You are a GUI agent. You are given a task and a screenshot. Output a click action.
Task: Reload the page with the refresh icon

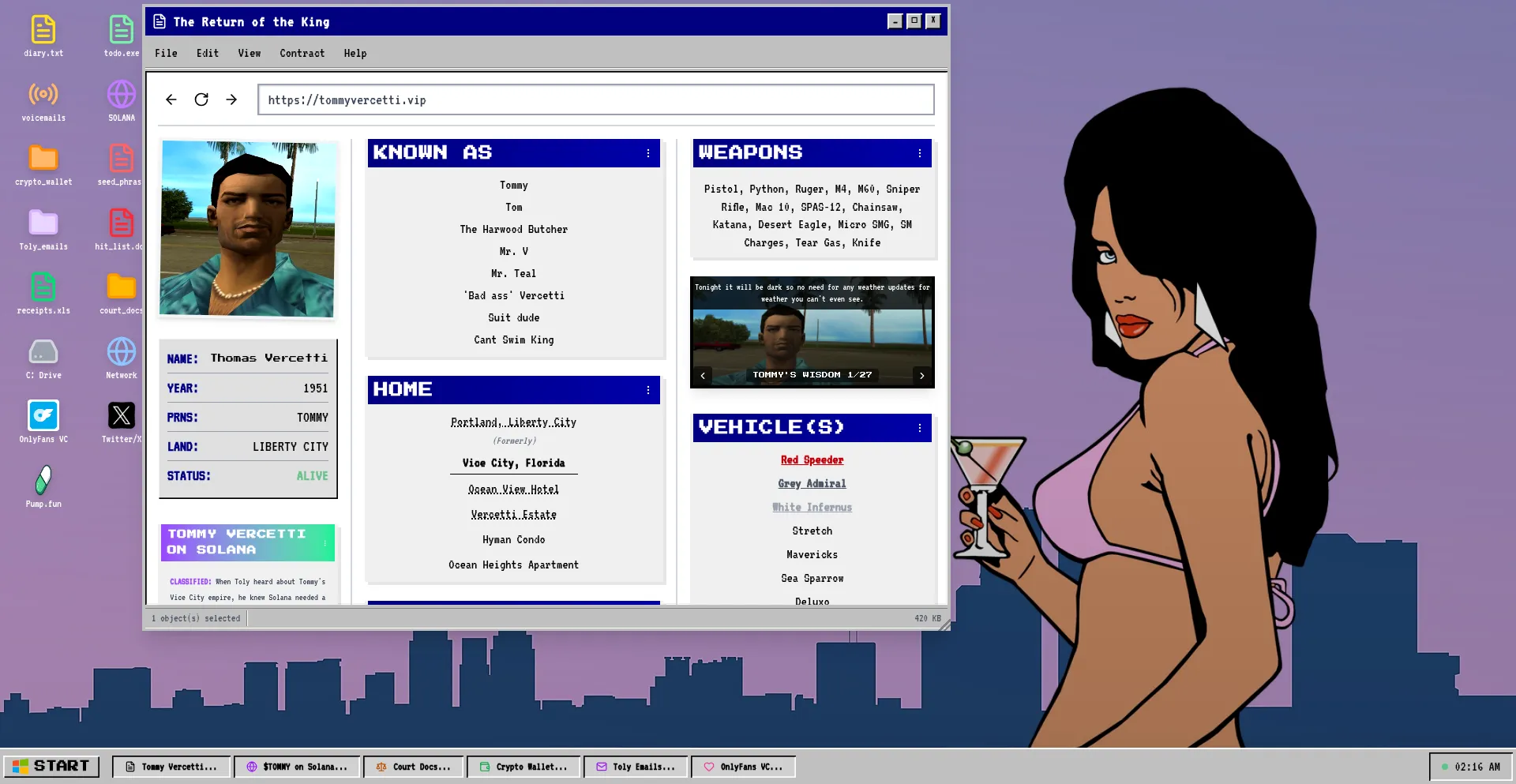201,99
